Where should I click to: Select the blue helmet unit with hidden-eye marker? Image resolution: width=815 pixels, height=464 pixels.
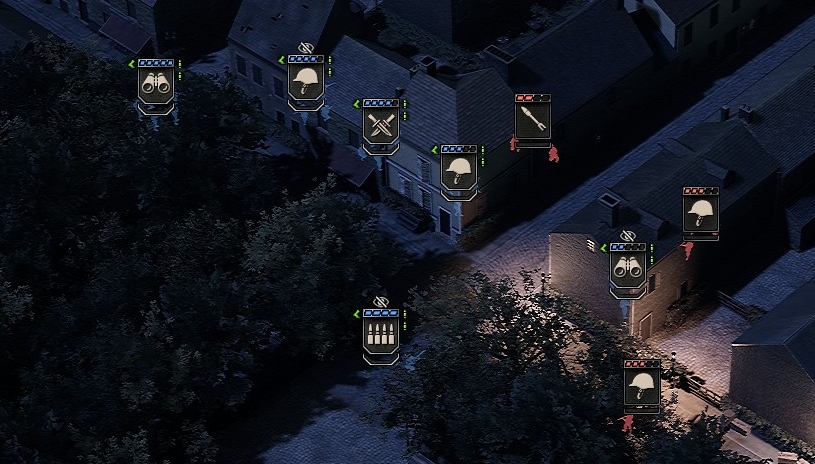[306, 81]
